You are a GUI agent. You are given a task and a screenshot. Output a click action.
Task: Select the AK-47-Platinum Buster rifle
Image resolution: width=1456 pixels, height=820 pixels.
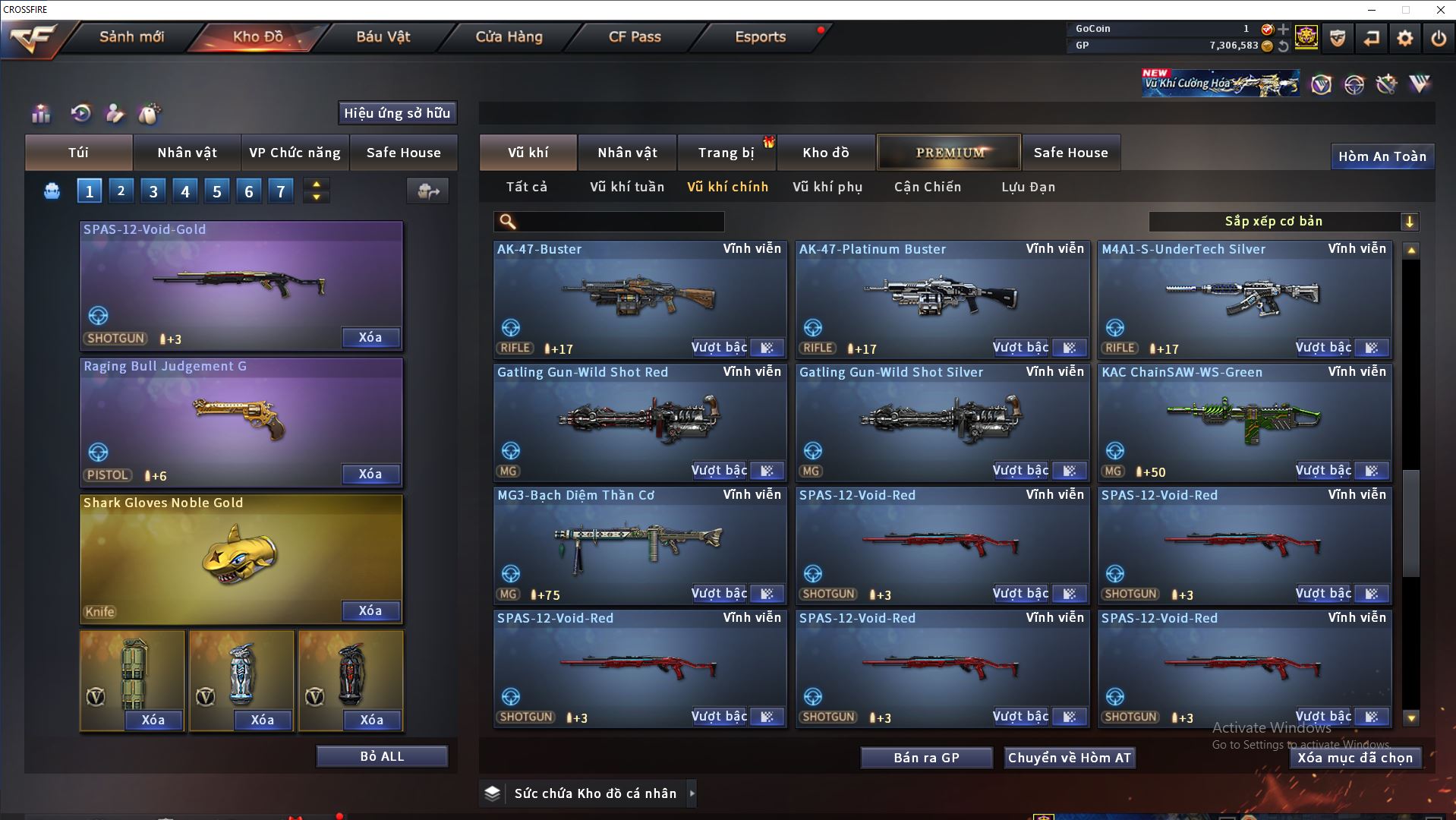click(x=941, y=296)
